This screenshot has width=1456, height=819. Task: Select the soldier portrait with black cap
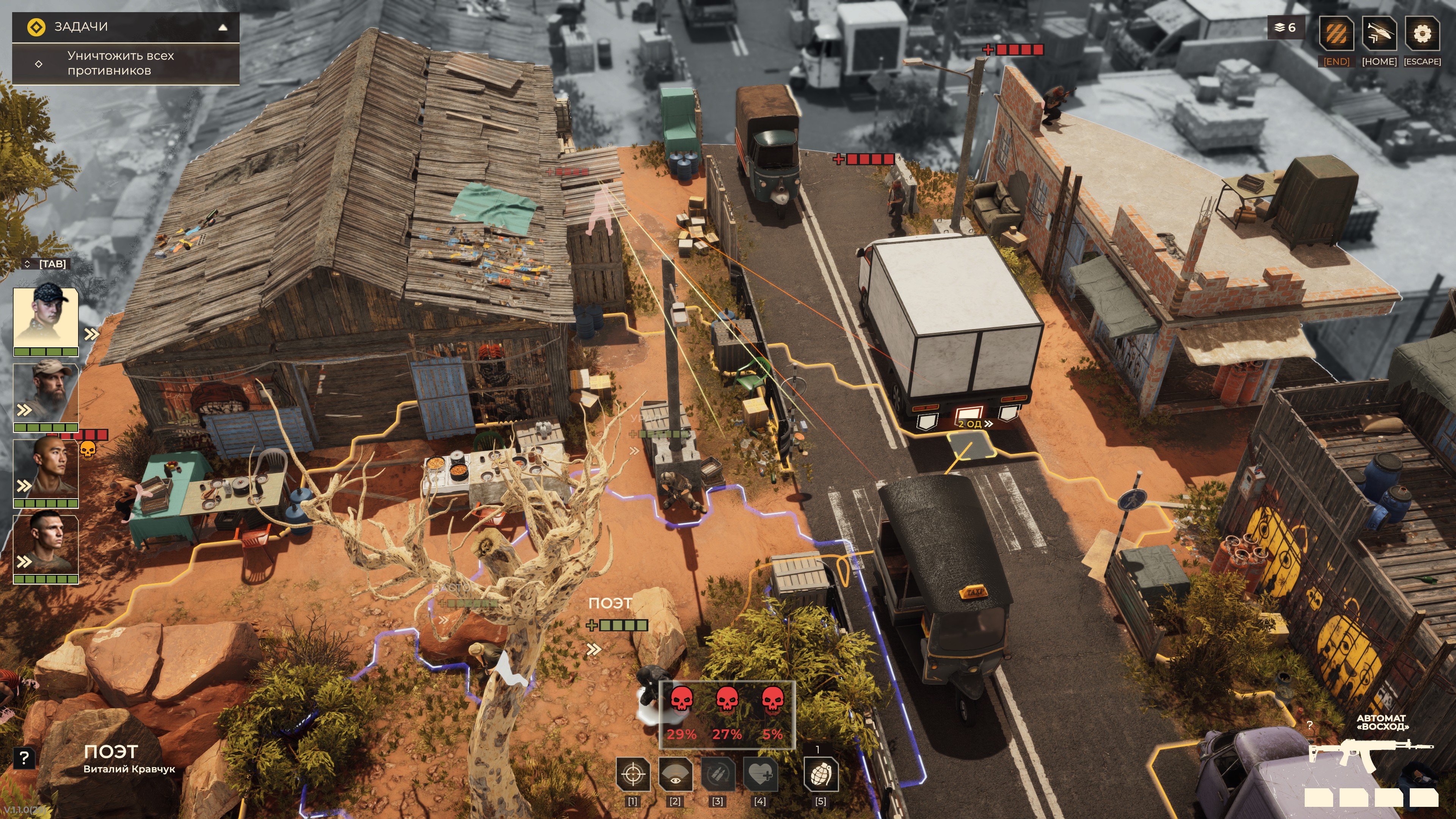coord(46,318)
